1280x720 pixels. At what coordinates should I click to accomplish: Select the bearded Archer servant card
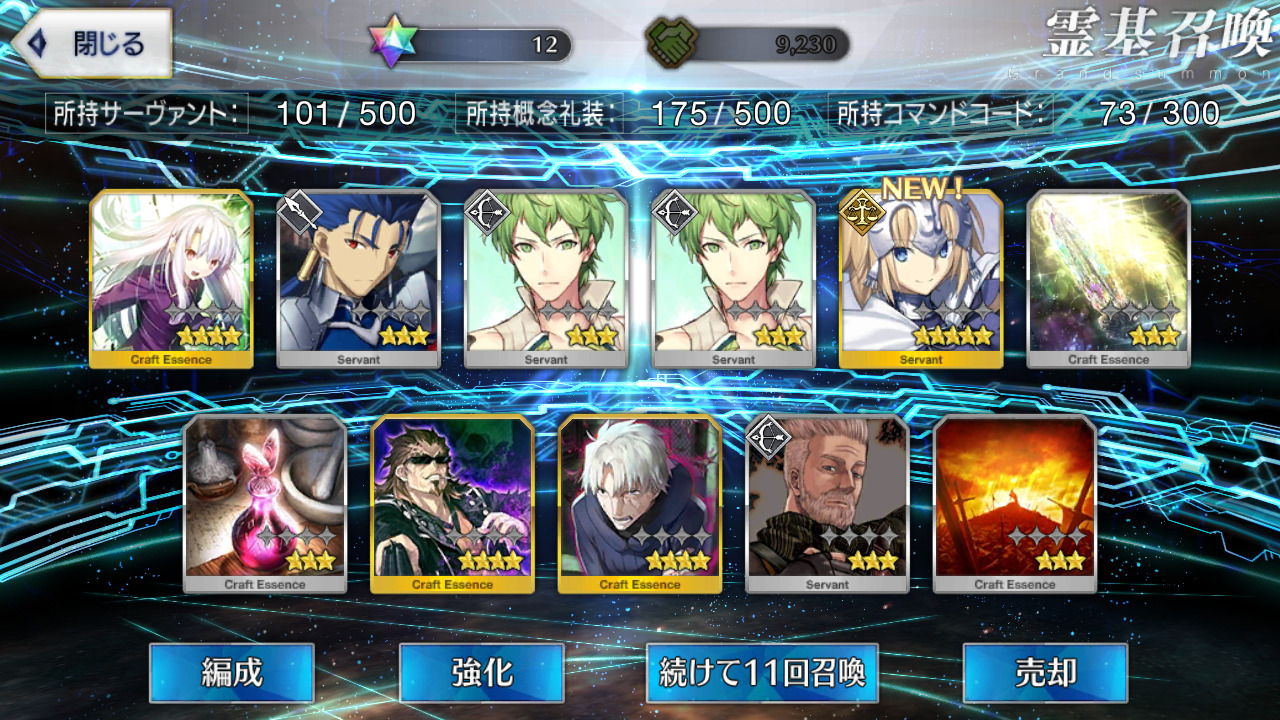coord(827,503)
